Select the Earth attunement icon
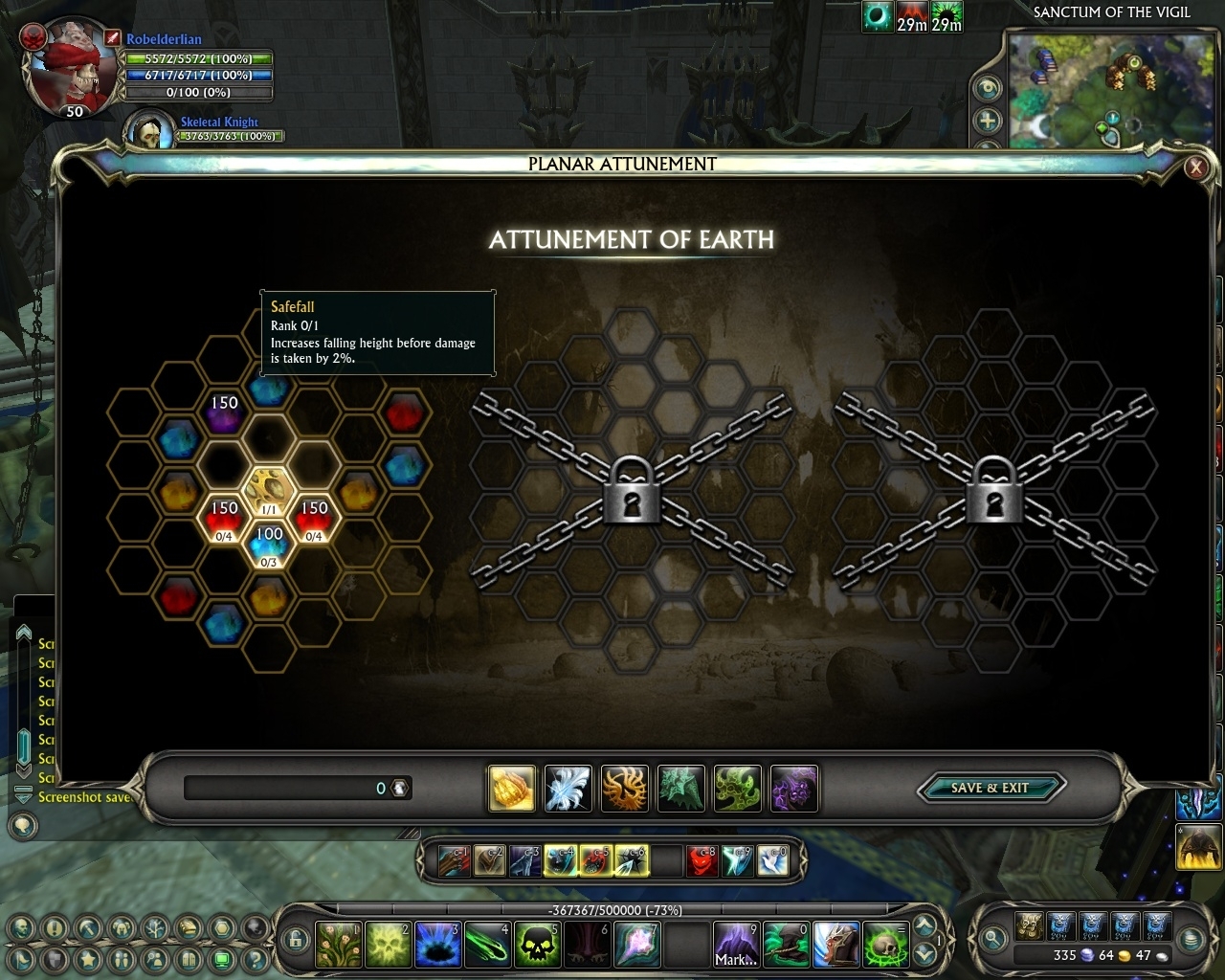 click(x=512, y=788)
